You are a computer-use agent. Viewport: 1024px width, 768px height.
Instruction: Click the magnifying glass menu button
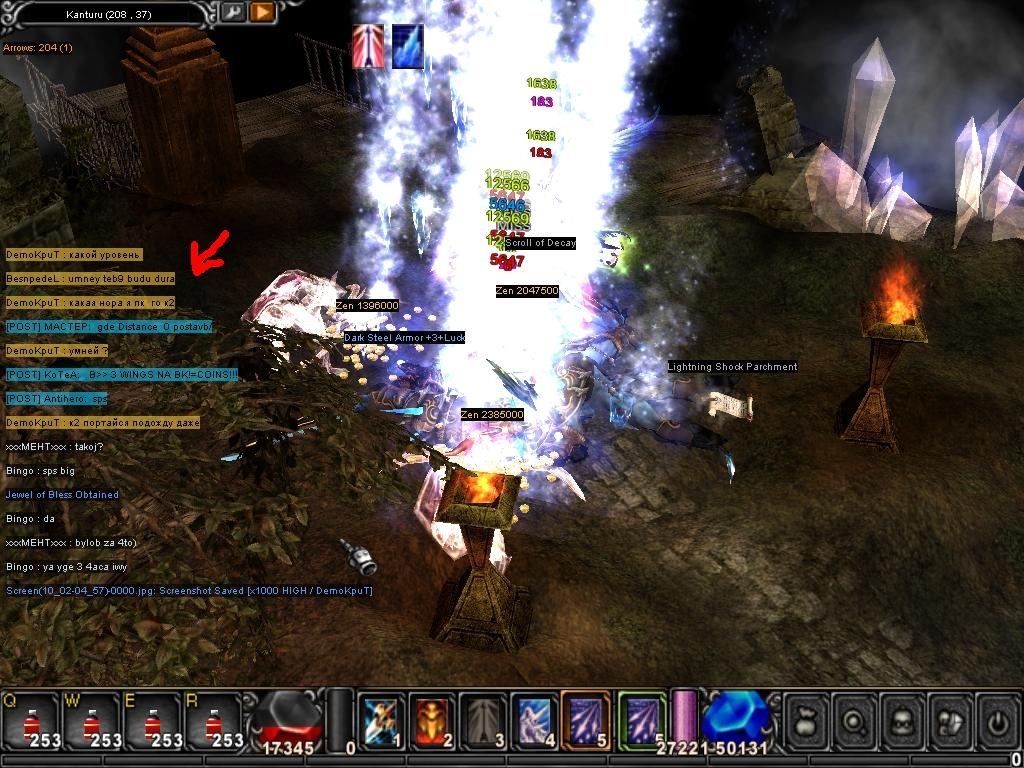(x=857, y=720)
